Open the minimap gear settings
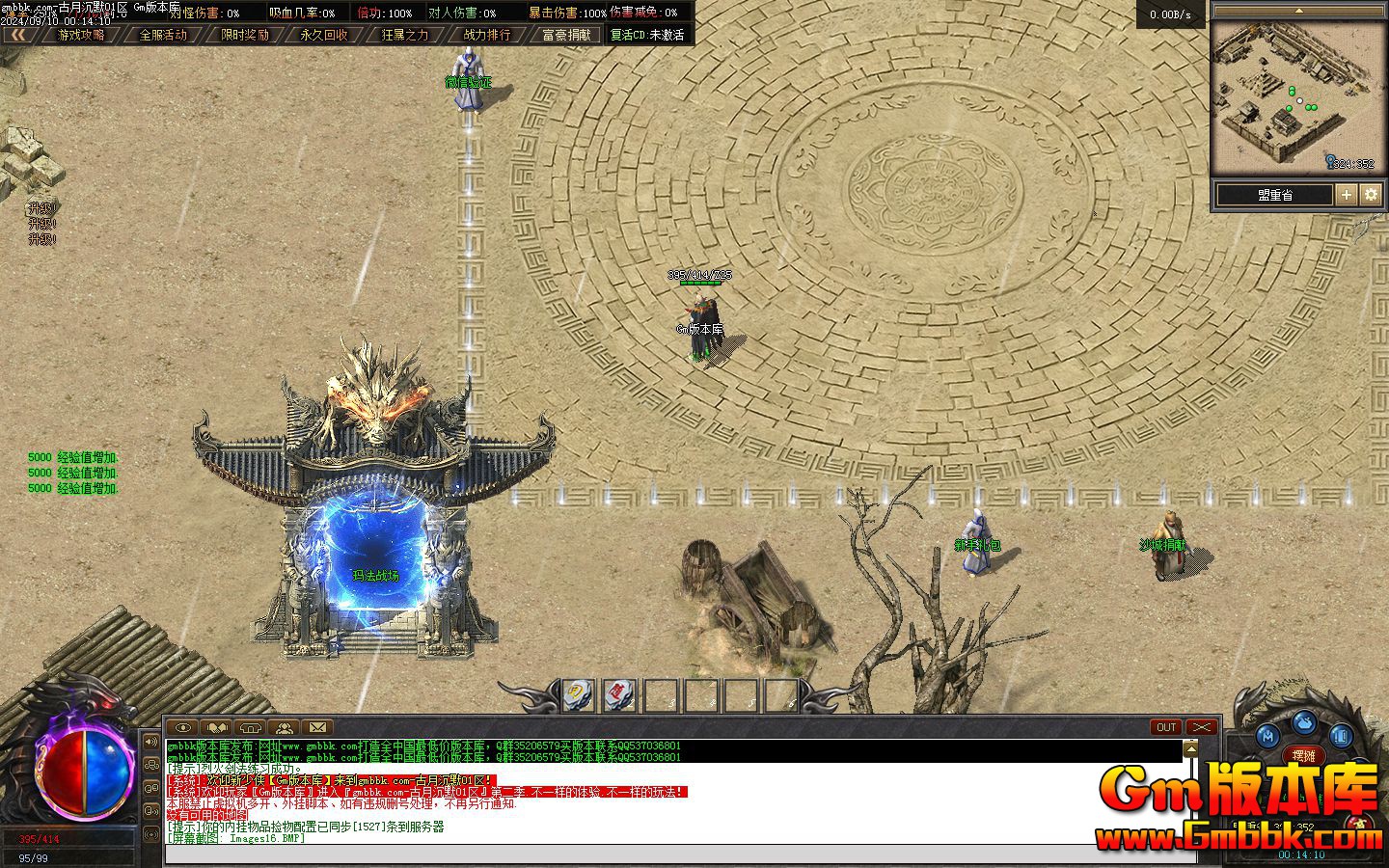Image resolution: width=1389 pixels, height=868 pixels. point(1371,195)
